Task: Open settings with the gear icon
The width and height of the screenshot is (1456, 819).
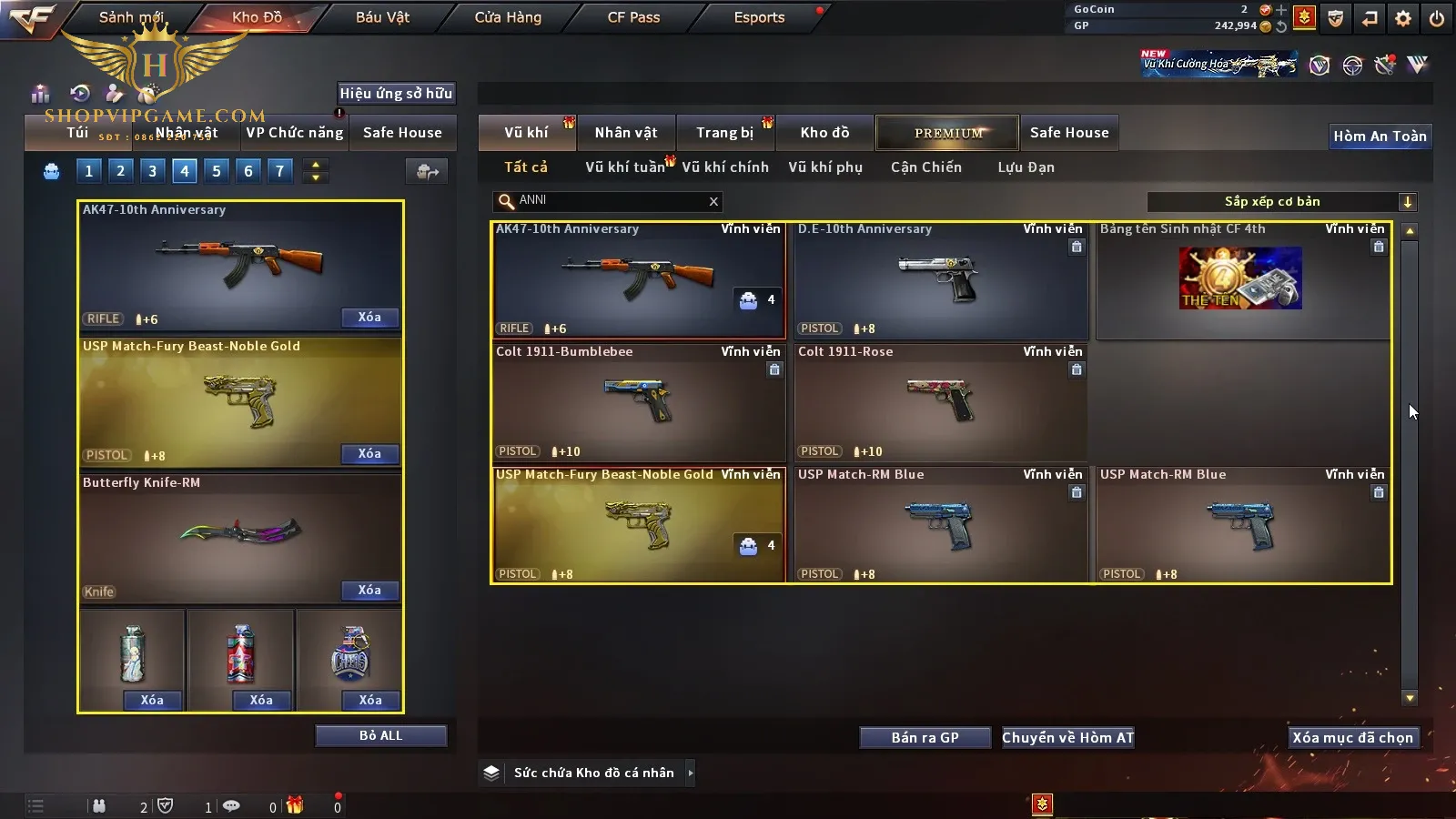Action: pyautogui.click(x=1403, y=18)
